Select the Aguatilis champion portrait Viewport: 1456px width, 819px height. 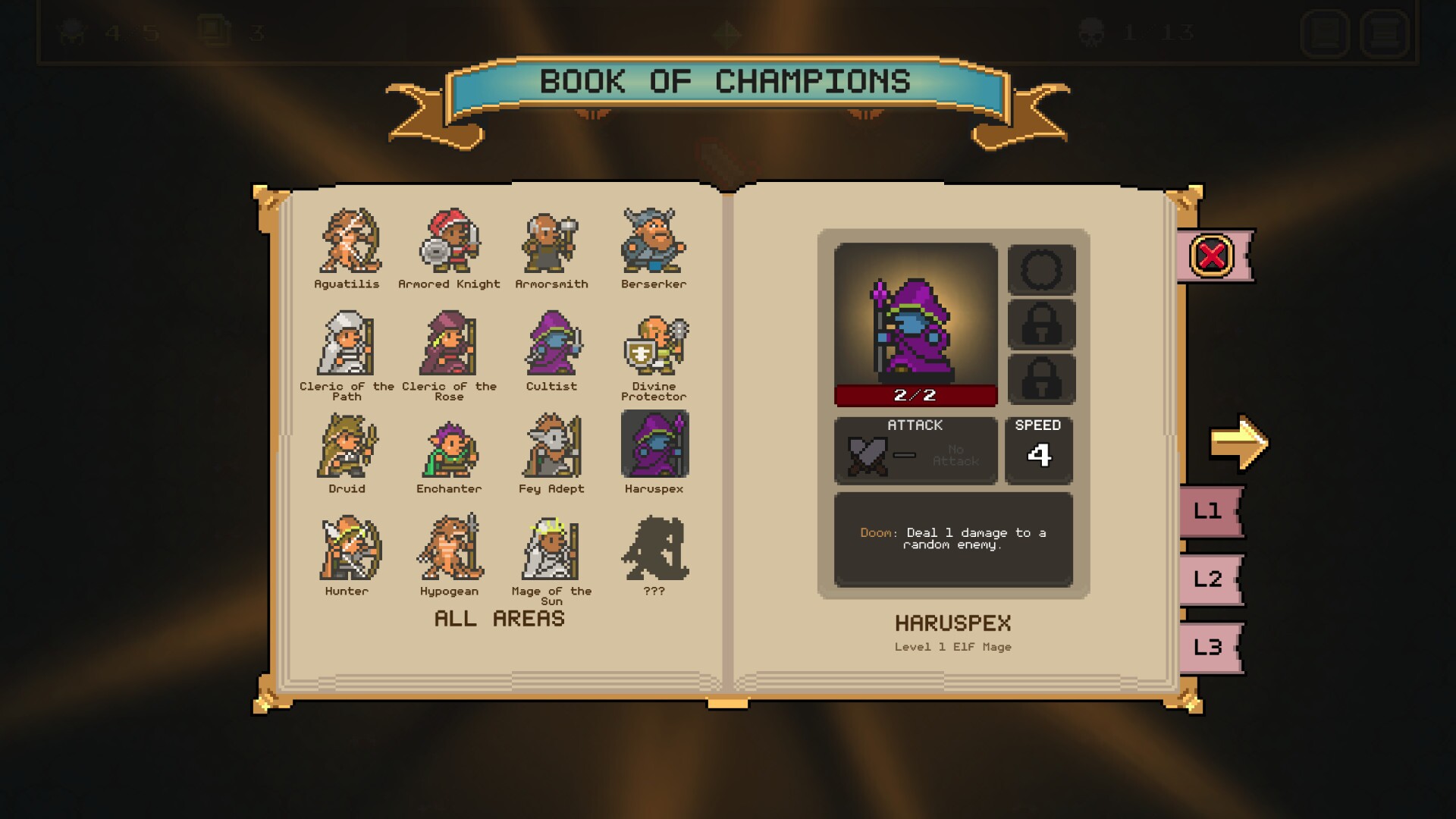tap(347, 241)
